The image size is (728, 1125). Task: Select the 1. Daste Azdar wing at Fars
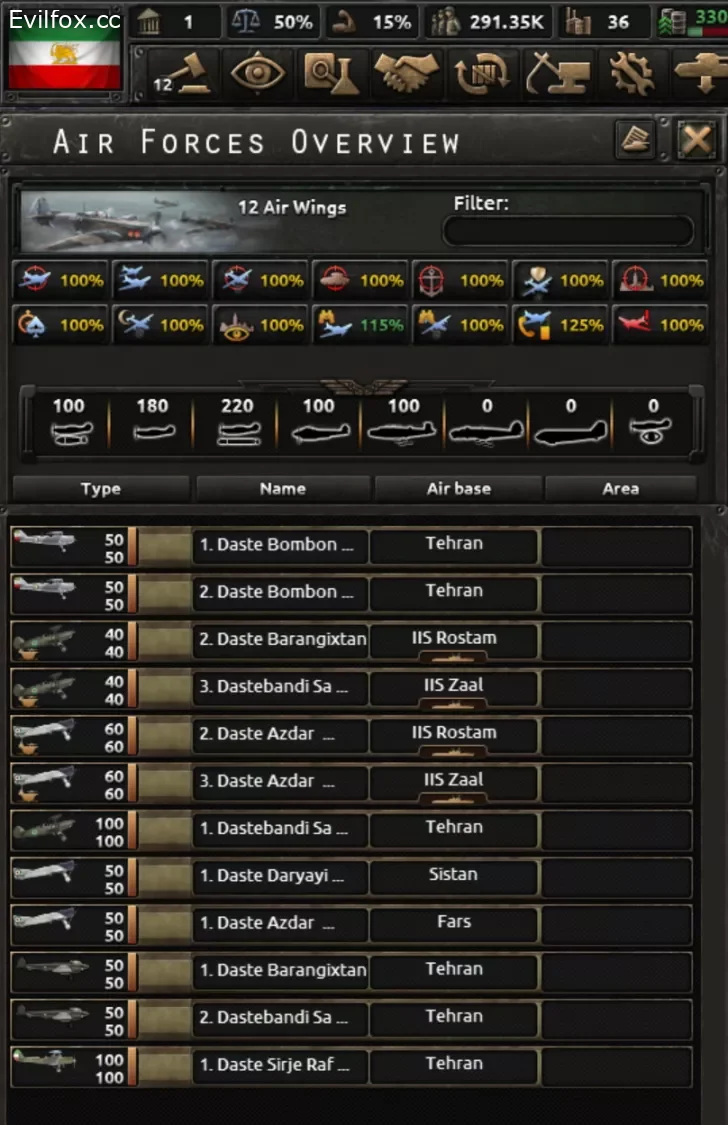pyautogui.click(x=280, y=924)
